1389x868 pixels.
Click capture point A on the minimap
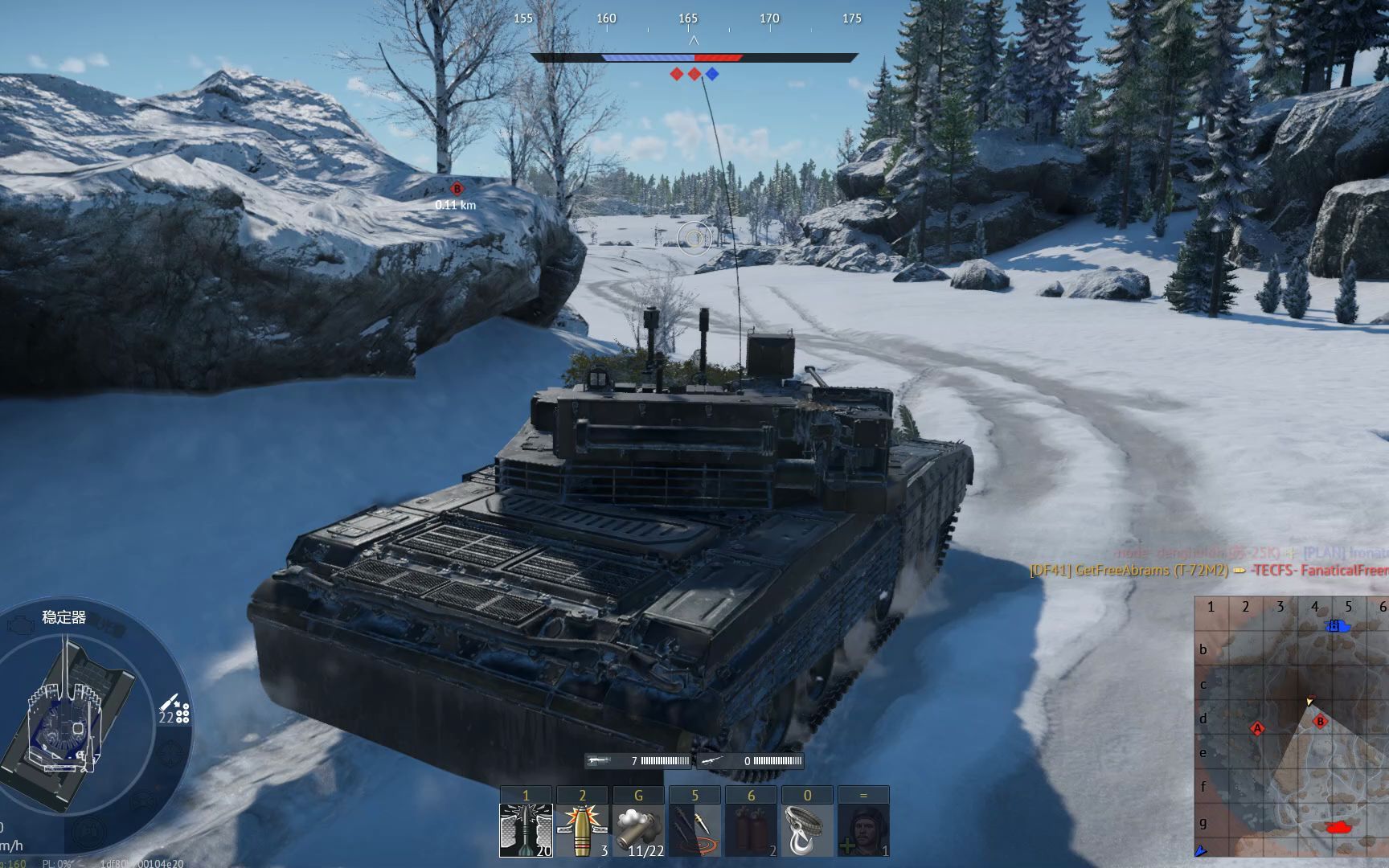(x=1257, y=729)
